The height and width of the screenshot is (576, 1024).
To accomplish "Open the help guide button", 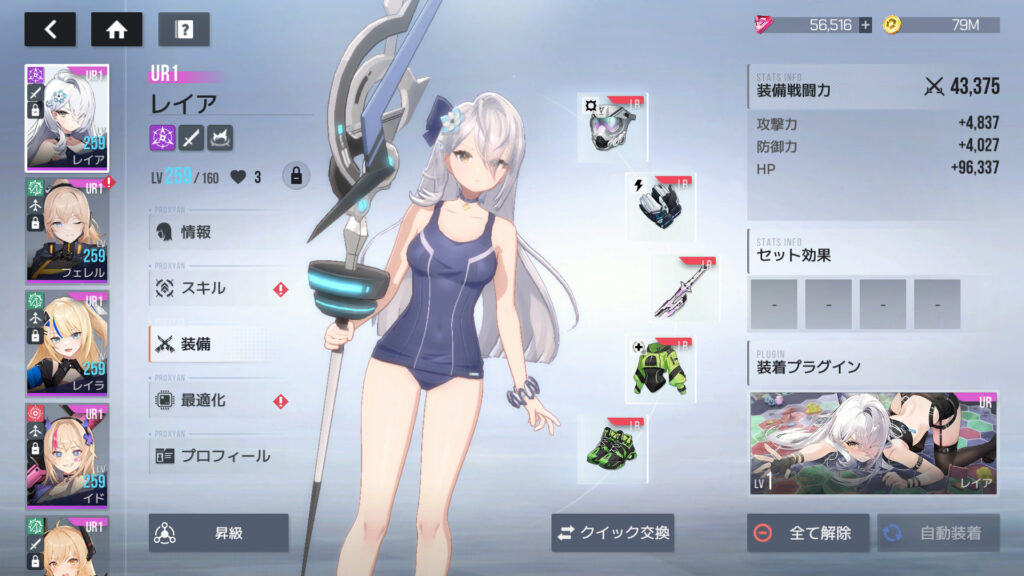I will pos(183,29).
